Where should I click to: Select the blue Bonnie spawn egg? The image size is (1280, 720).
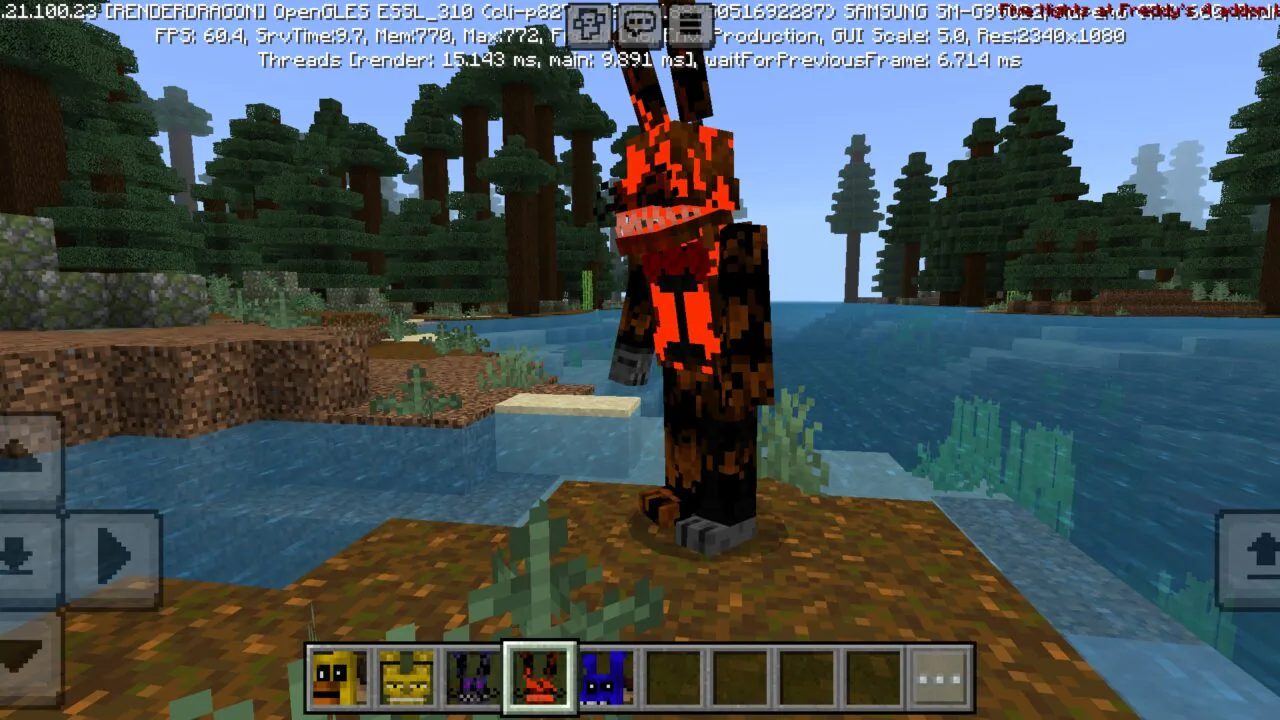(605, 677)
